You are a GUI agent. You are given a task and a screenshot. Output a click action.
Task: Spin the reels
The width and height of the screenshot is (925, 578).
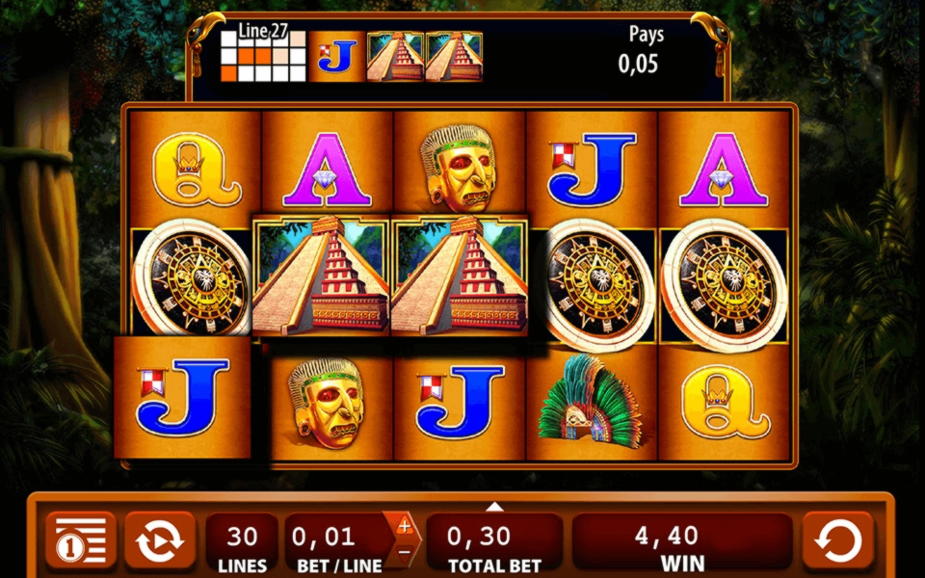(838, 542)
